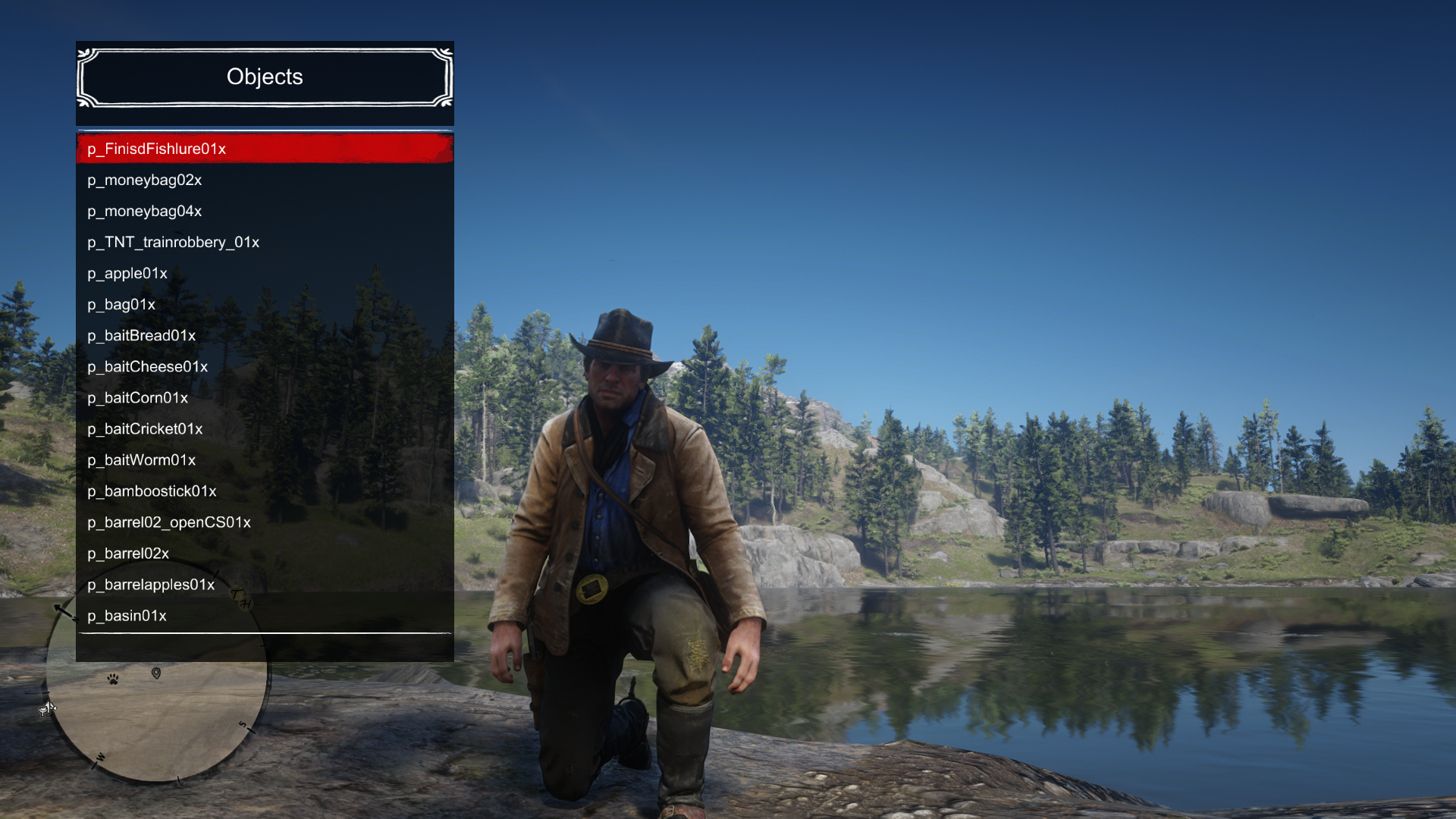The height and width of the screenshot is (819, 1456).
Task: Choose p_bamboostick01x from the list
Action: tap(265, 491)
